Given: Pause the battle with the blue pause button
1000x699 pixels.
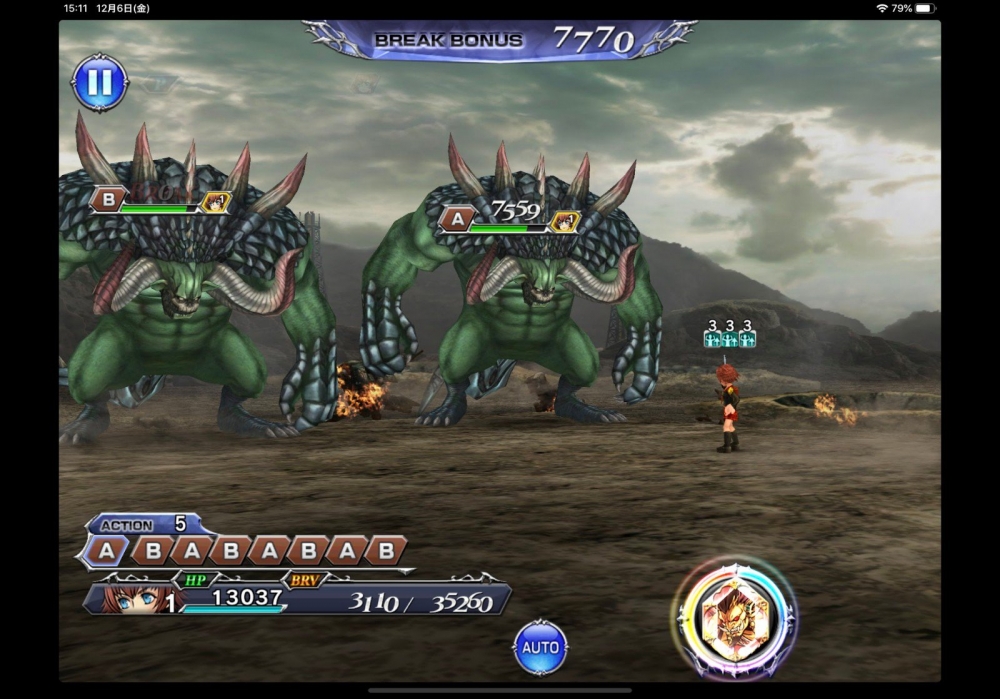Looking at the screenshot, I should [100, 83].
